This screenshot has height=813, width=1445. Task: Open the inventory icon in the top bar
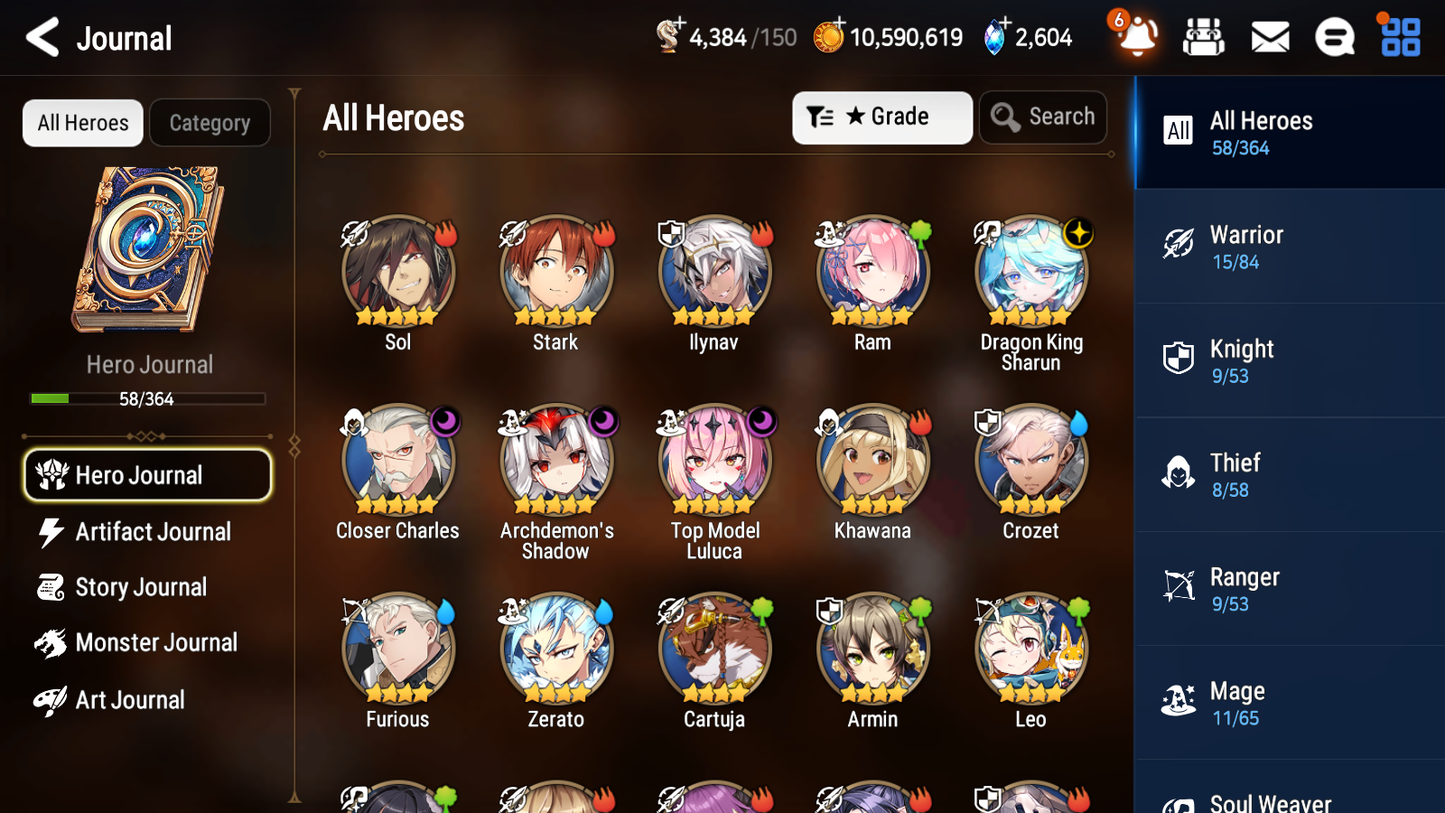tap(1203, 36)
